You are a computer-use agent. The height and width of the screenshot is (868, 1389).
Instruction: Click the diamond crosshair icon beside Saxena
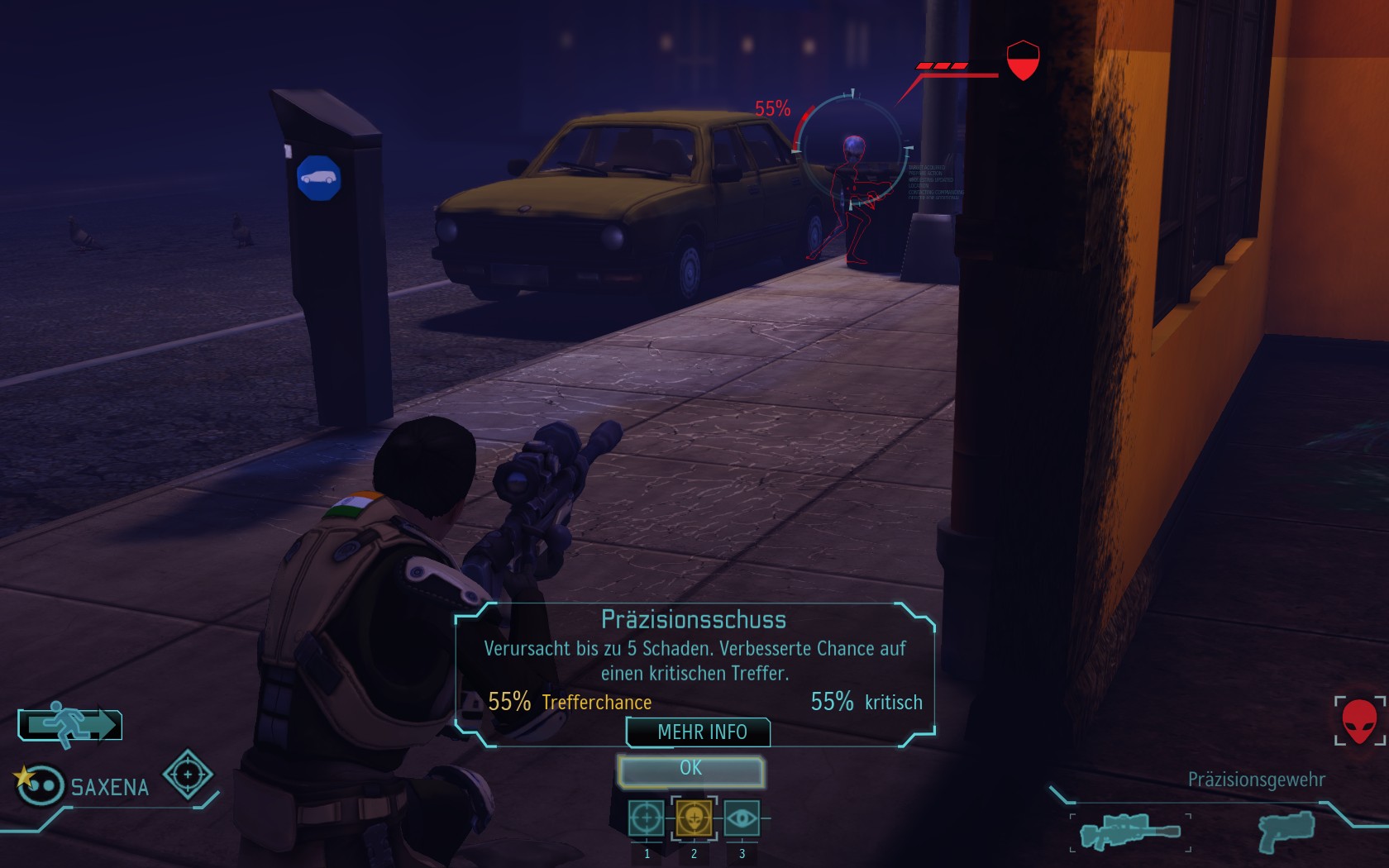(188, 775)
